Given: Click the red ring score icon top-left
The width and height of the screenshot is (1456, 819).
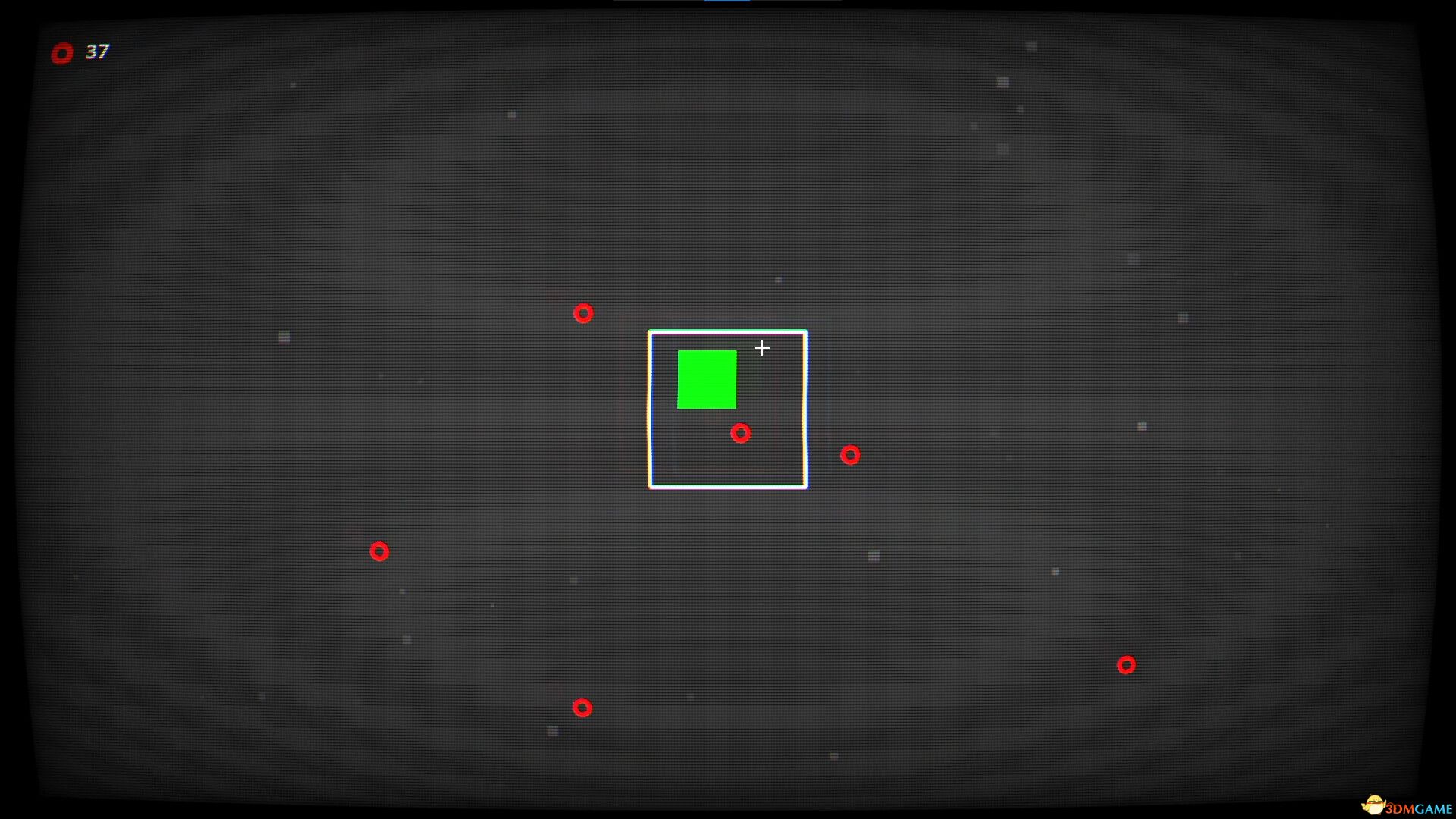Looking at the screenshot, I should pyautogui.click(x=62, y=53).
